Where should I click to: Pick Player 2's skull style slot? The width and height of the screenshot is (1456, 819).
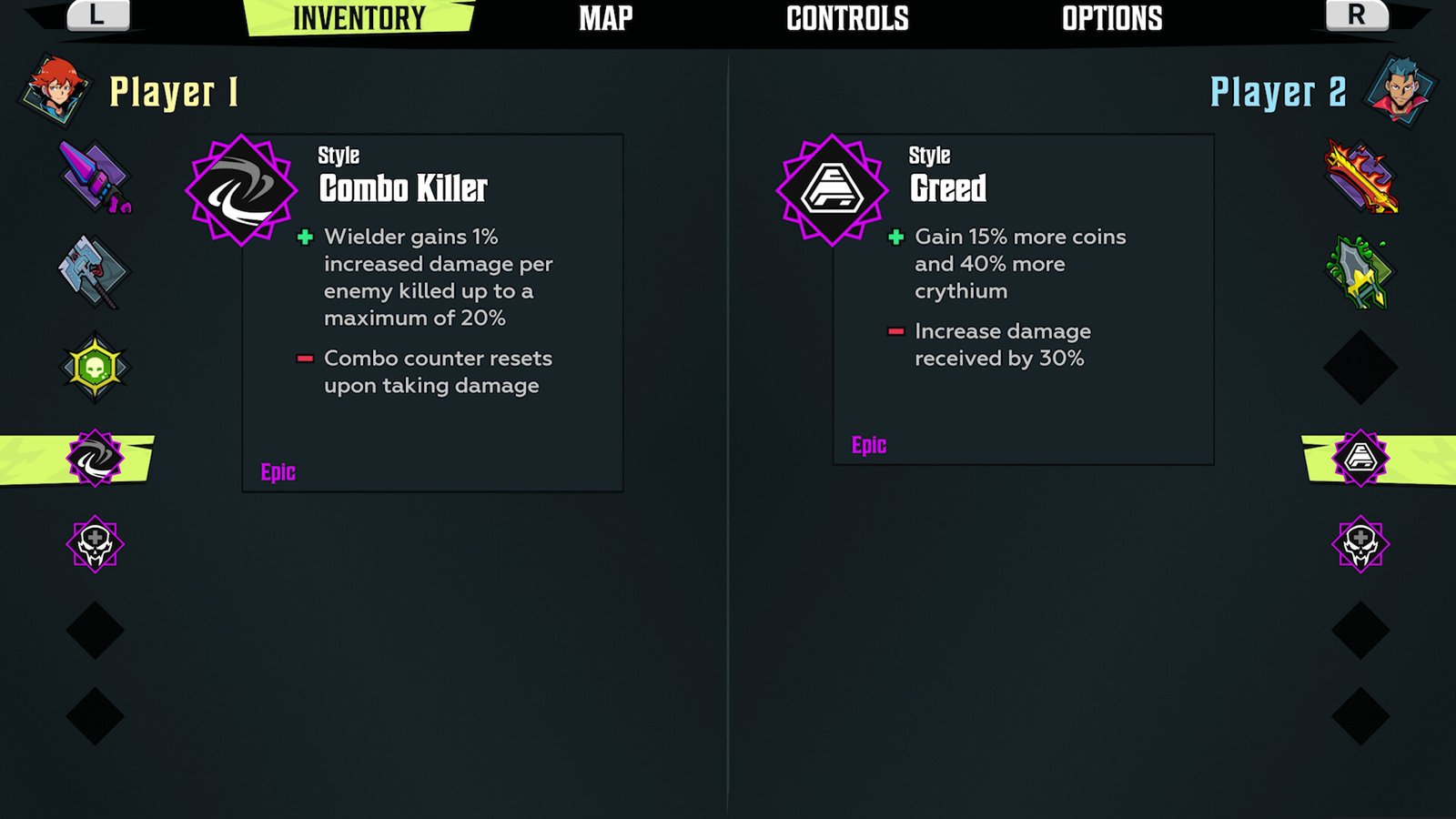click(x=1360, y=544)
